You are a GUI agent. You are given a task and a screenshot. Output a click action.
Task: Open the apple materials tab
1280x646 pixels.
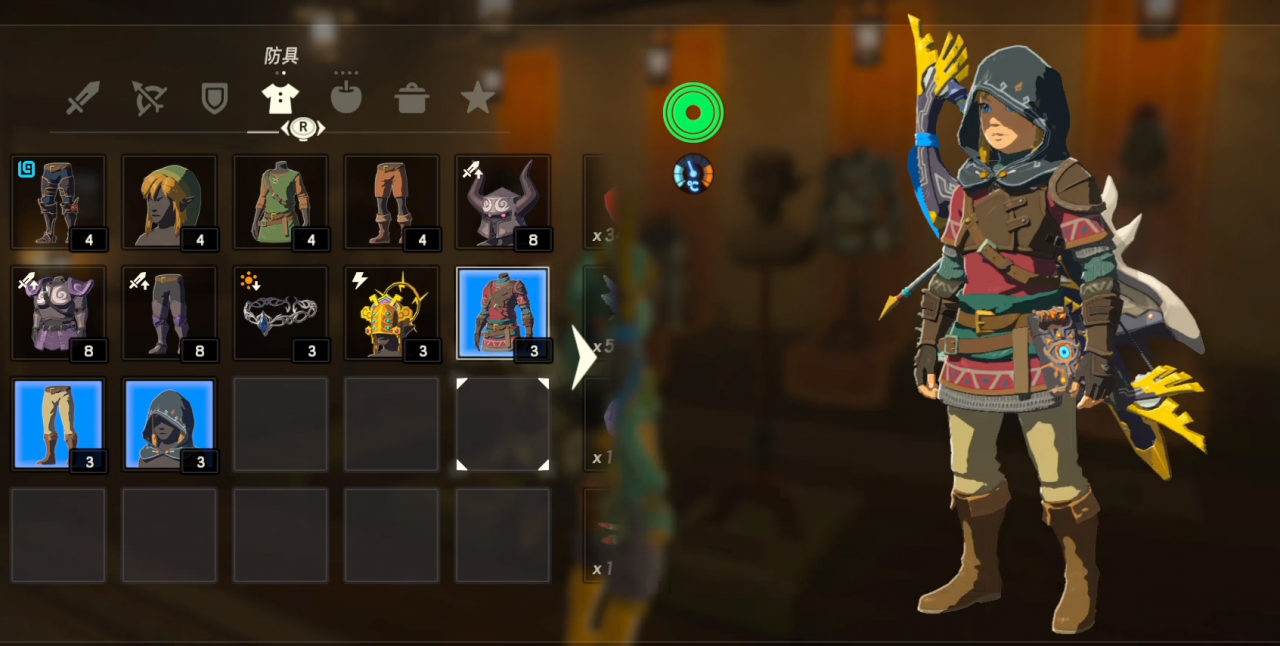346,98
